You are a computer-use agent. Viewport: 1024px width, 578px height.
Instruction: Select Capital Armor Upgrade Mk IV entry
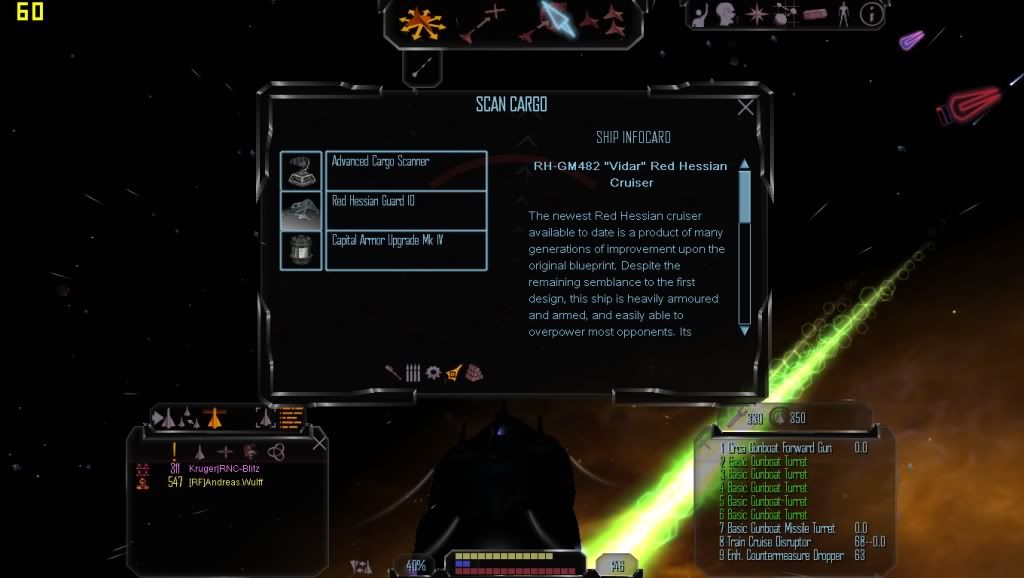coord(405,250)
